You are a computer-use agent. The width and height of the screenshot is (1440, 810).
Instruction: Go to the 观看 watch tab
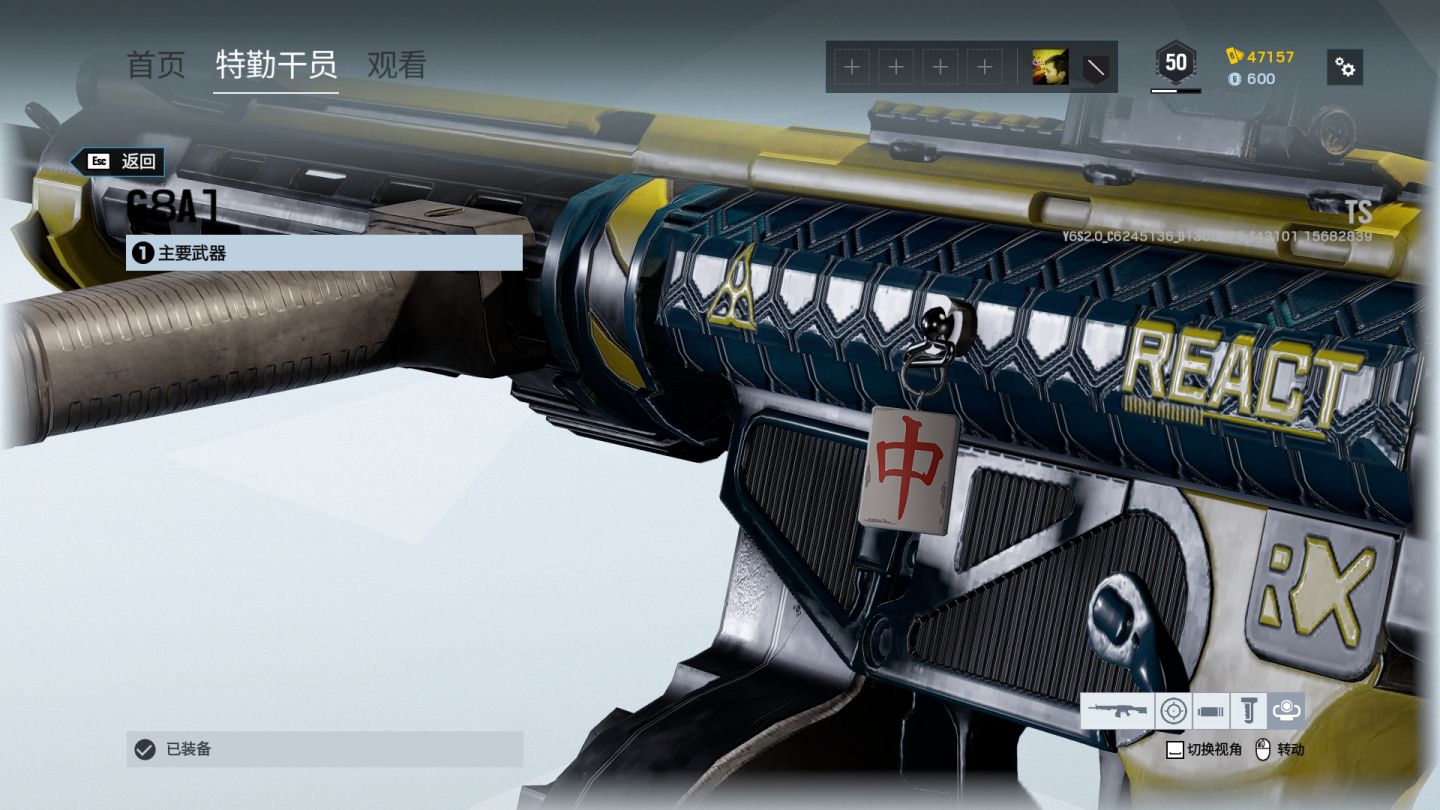397,66
